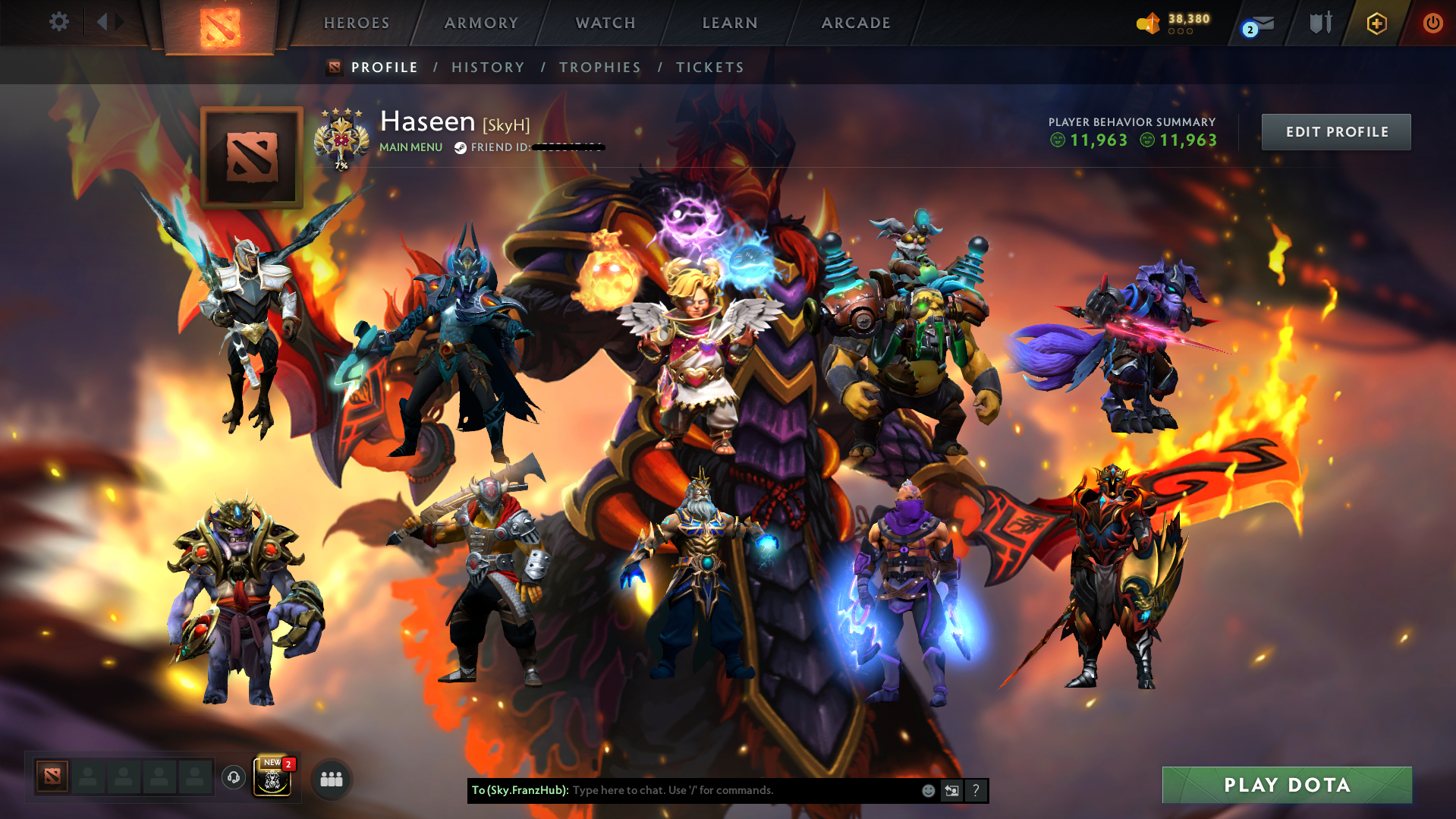Image resolution: width=1456 pixels, height=819 pixels.
Task: Open emoticon picker in the chat bar
Action: (928, 790)
